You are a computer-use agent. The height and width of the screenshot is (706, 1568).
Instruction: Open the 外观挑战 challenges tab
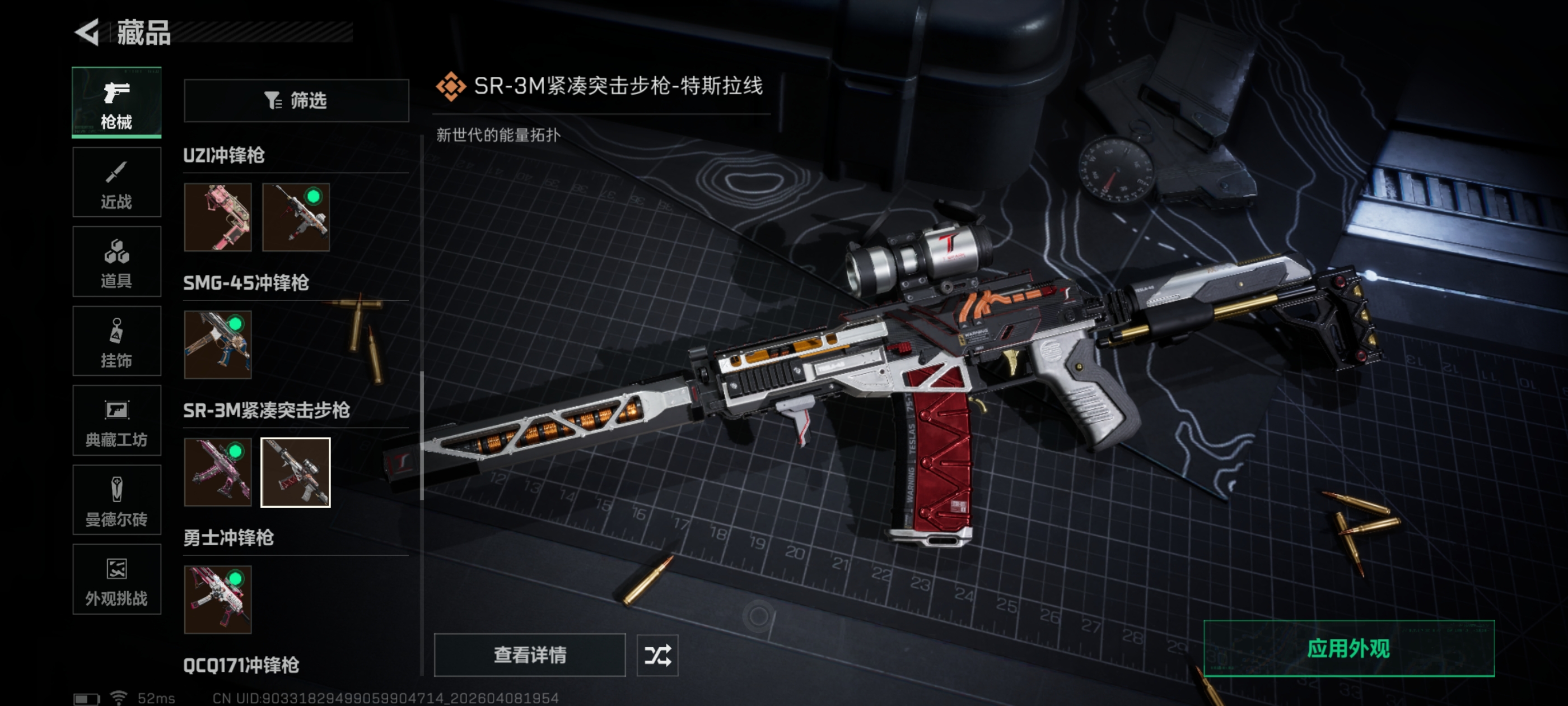point(116,579)
